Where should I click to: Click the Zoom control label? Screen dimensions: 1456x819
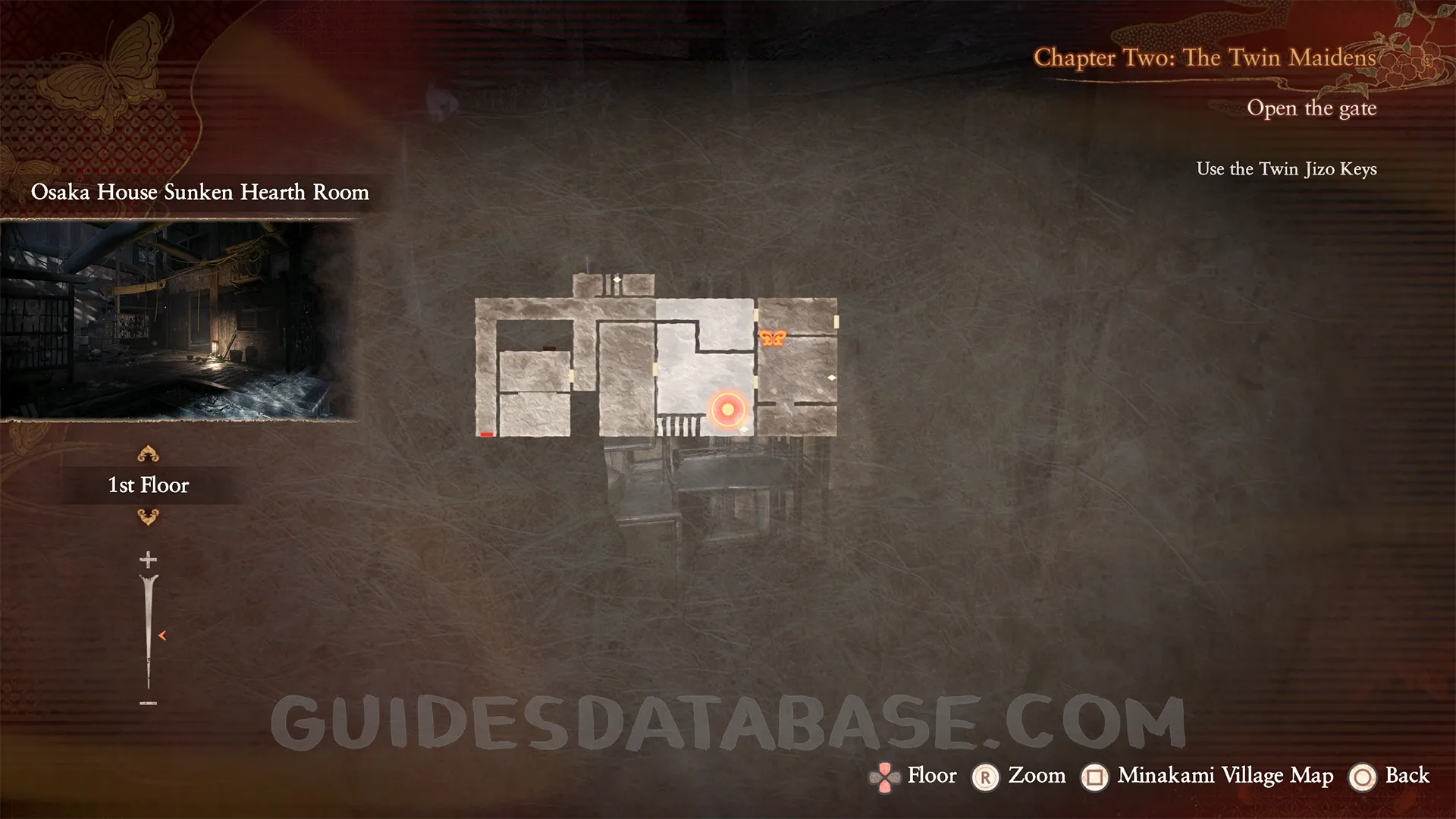click(1036, 776)
